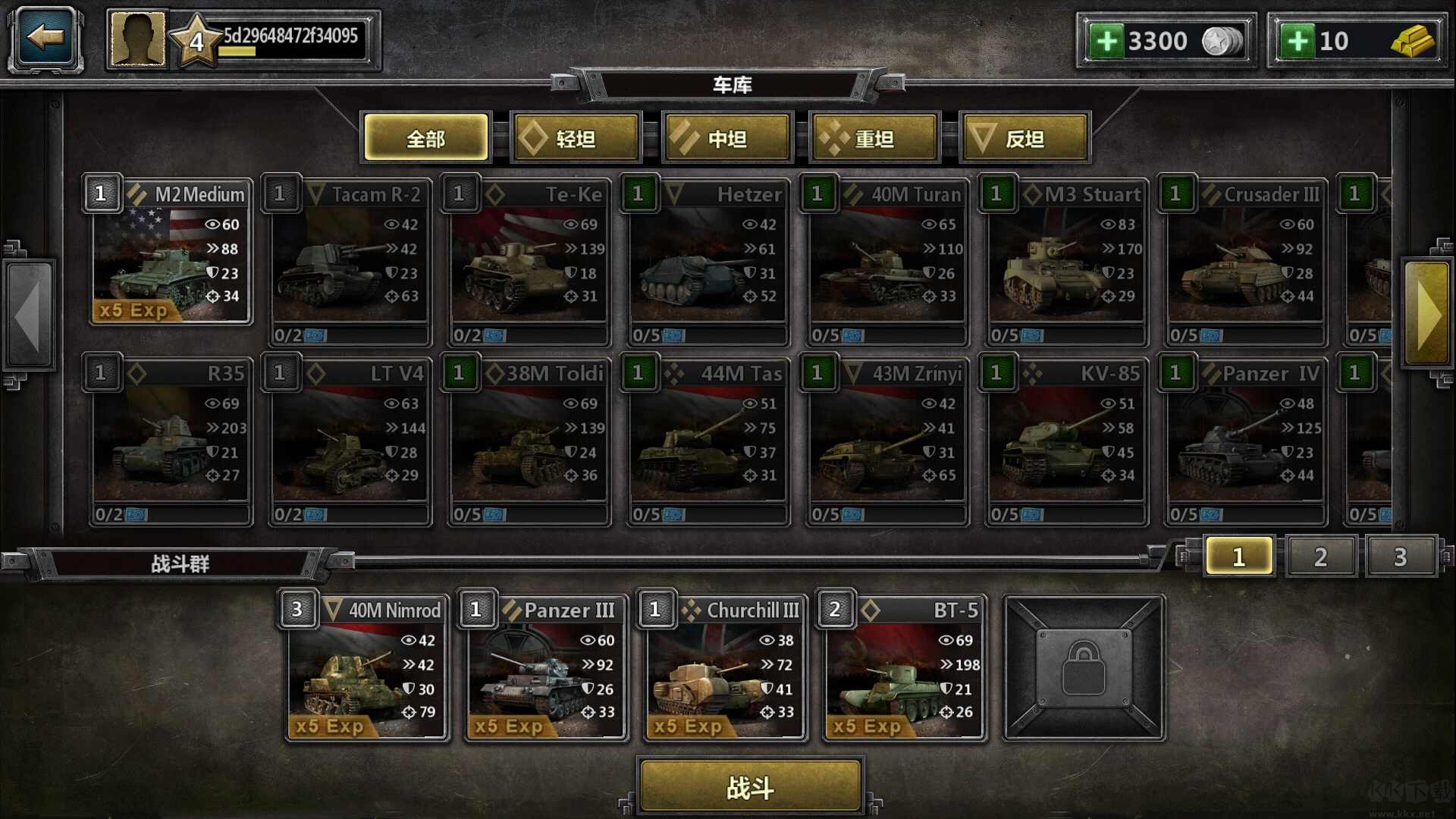Switch to the 重坦 heavy tank tab
This screenshot has width=1456, height=819.
(x=874, y=138)
